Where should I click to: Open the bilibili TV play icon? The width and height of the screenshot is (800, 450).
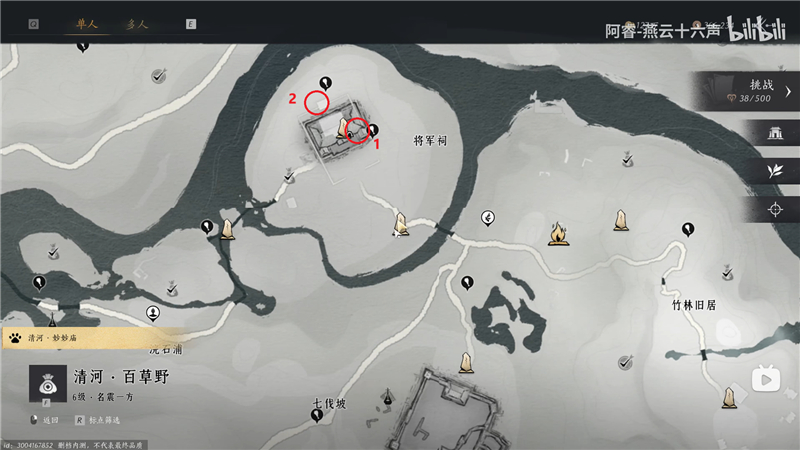tap(767, 379)
